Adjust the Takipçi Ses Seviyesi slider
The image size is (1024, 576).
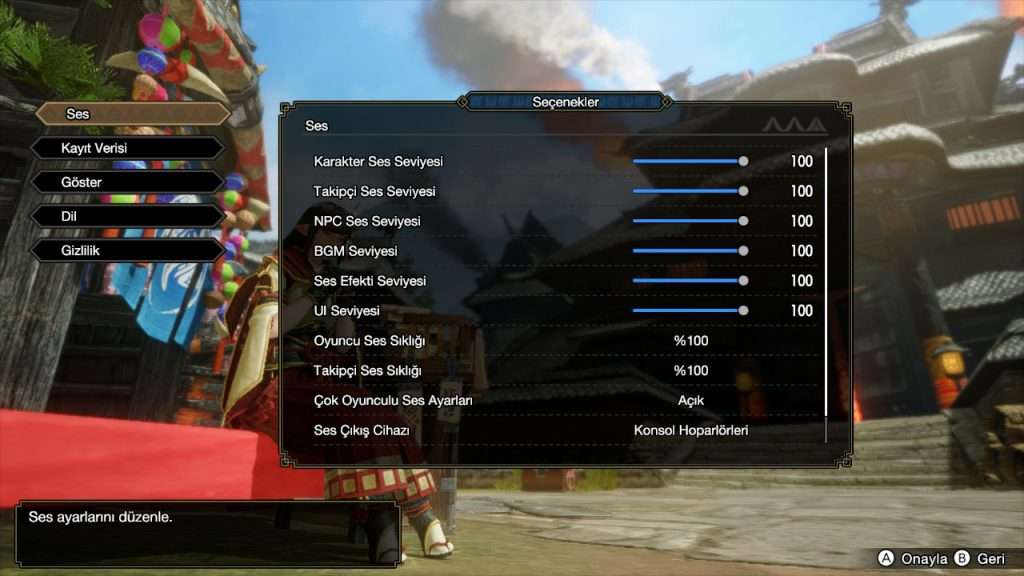click(x=689, y=191)
